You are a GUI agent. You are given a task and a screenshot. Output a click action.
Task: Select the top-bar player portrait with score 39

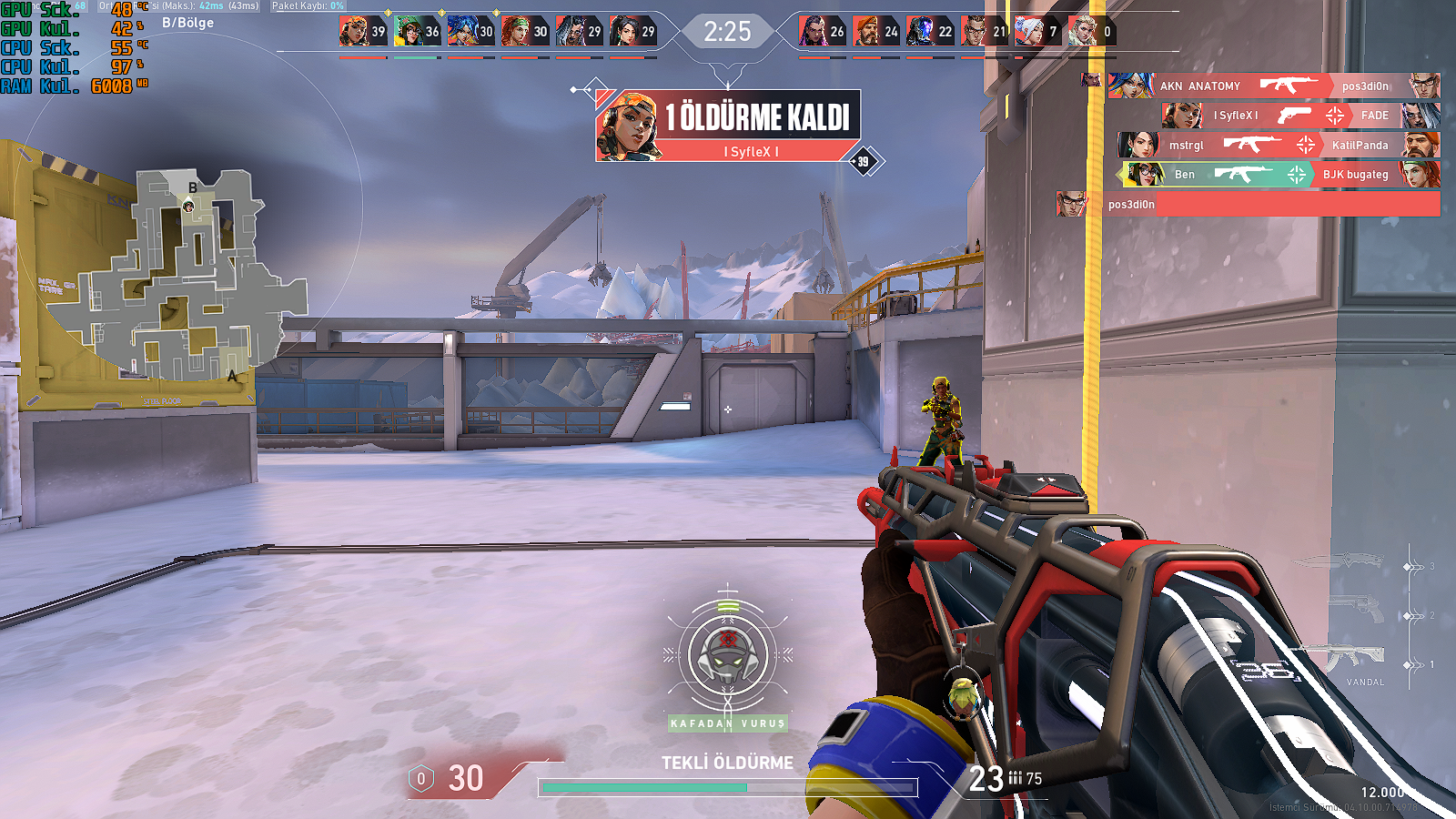pos(354,32)
